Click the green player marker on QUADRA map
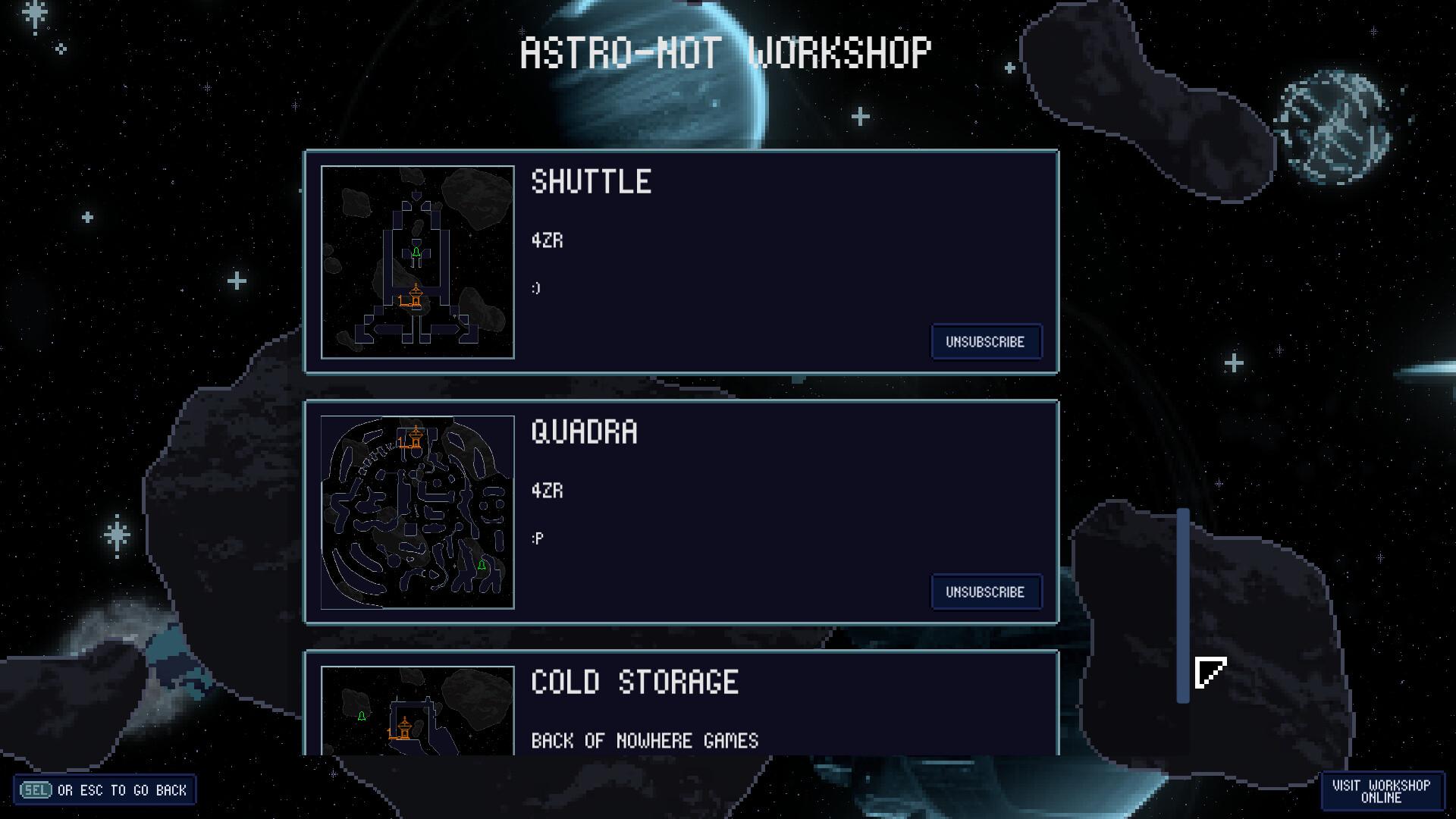This screenshot has width=1456, height=819. (483, 566)
